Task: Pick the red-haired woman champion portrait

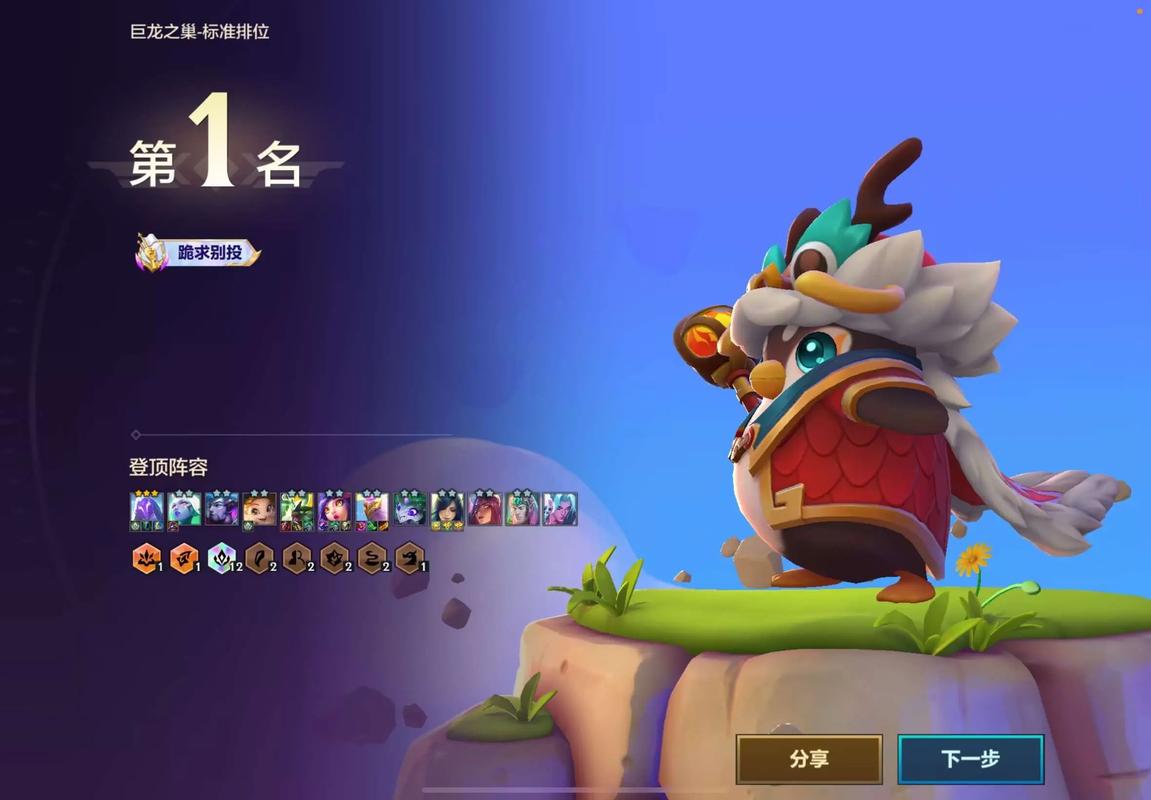Action: click(x=485, y=510)
